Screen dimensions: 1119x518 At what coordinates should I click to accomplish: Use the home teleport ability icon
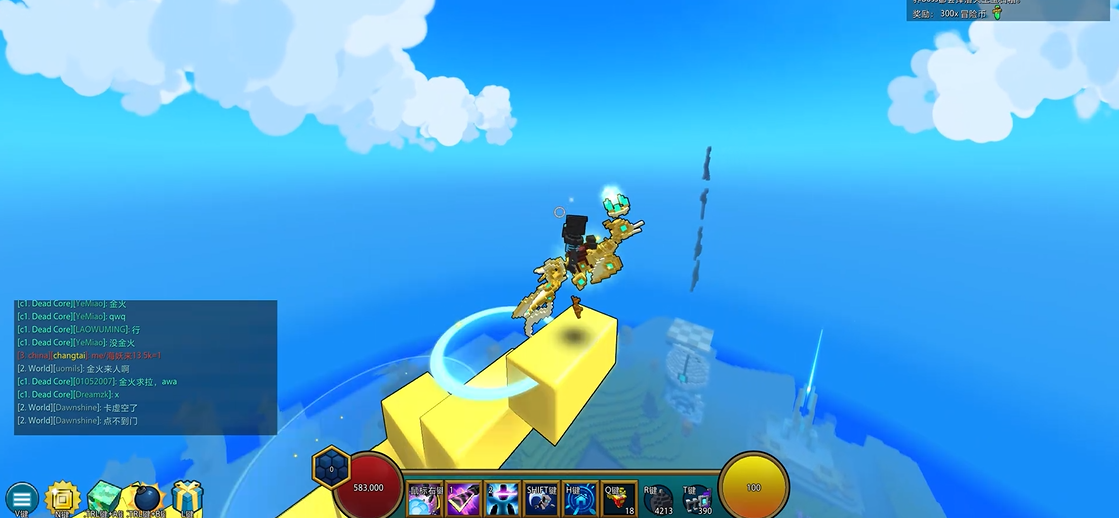coord(580,498)
